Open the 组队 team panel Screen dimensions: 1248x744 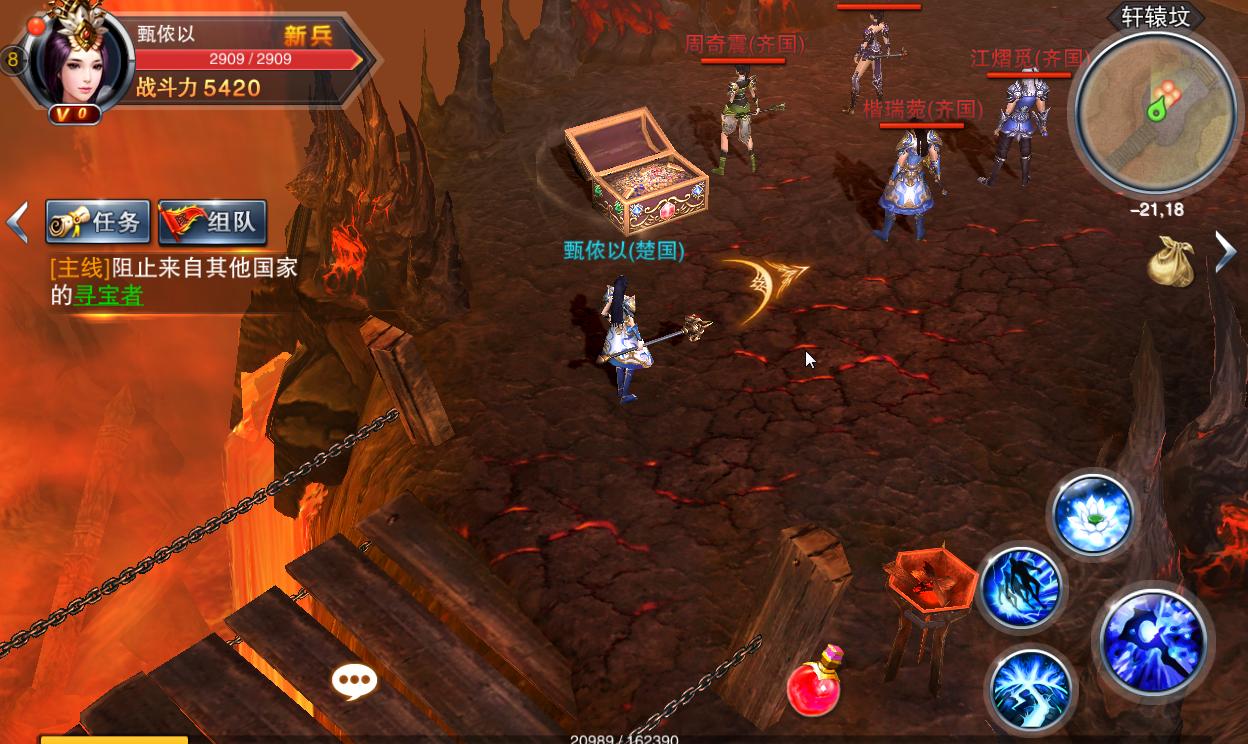click(212, 222)
